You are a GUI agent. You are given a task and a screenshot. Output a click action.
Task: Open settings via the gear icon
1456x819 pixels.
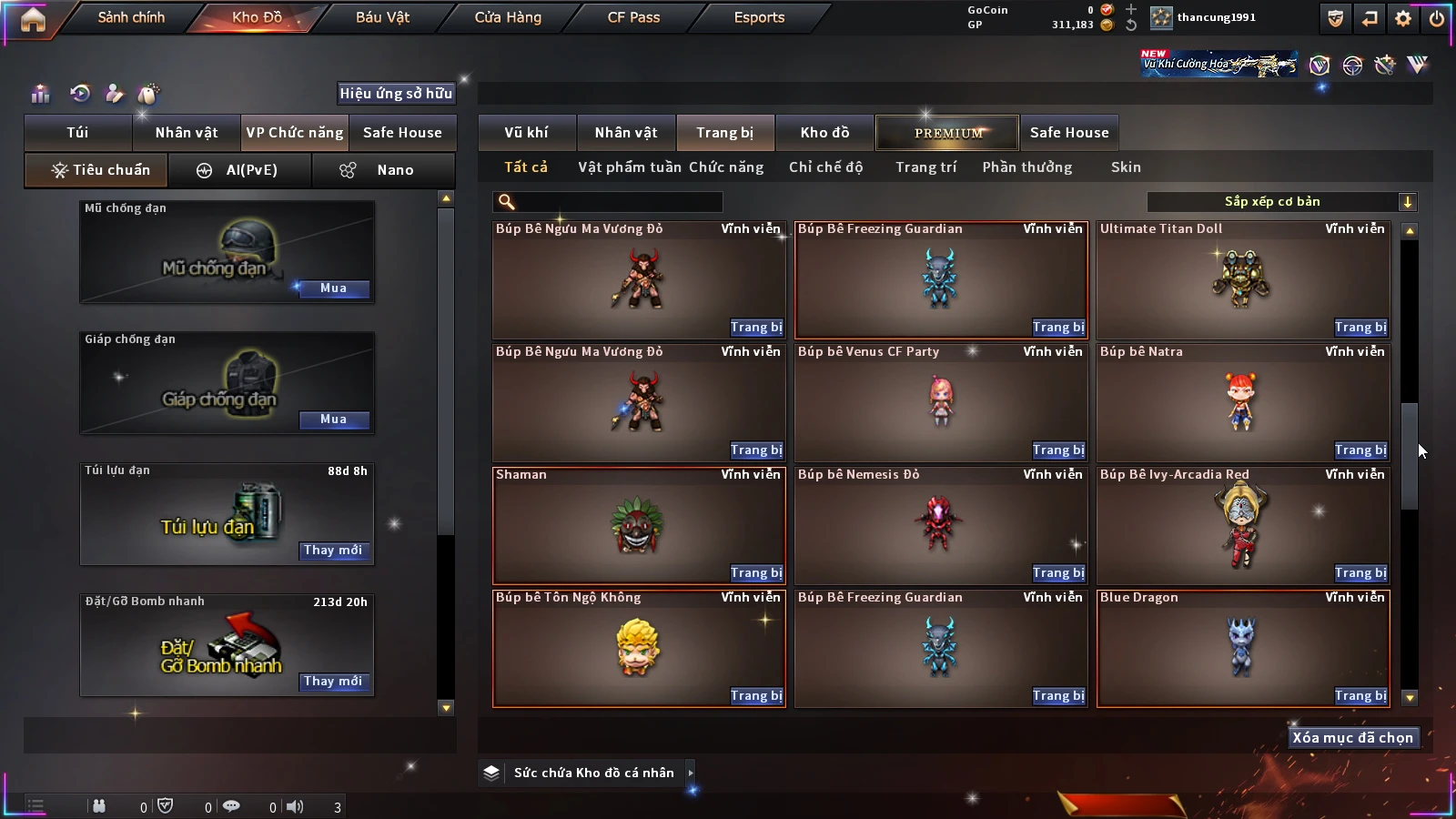(1403, 18)
